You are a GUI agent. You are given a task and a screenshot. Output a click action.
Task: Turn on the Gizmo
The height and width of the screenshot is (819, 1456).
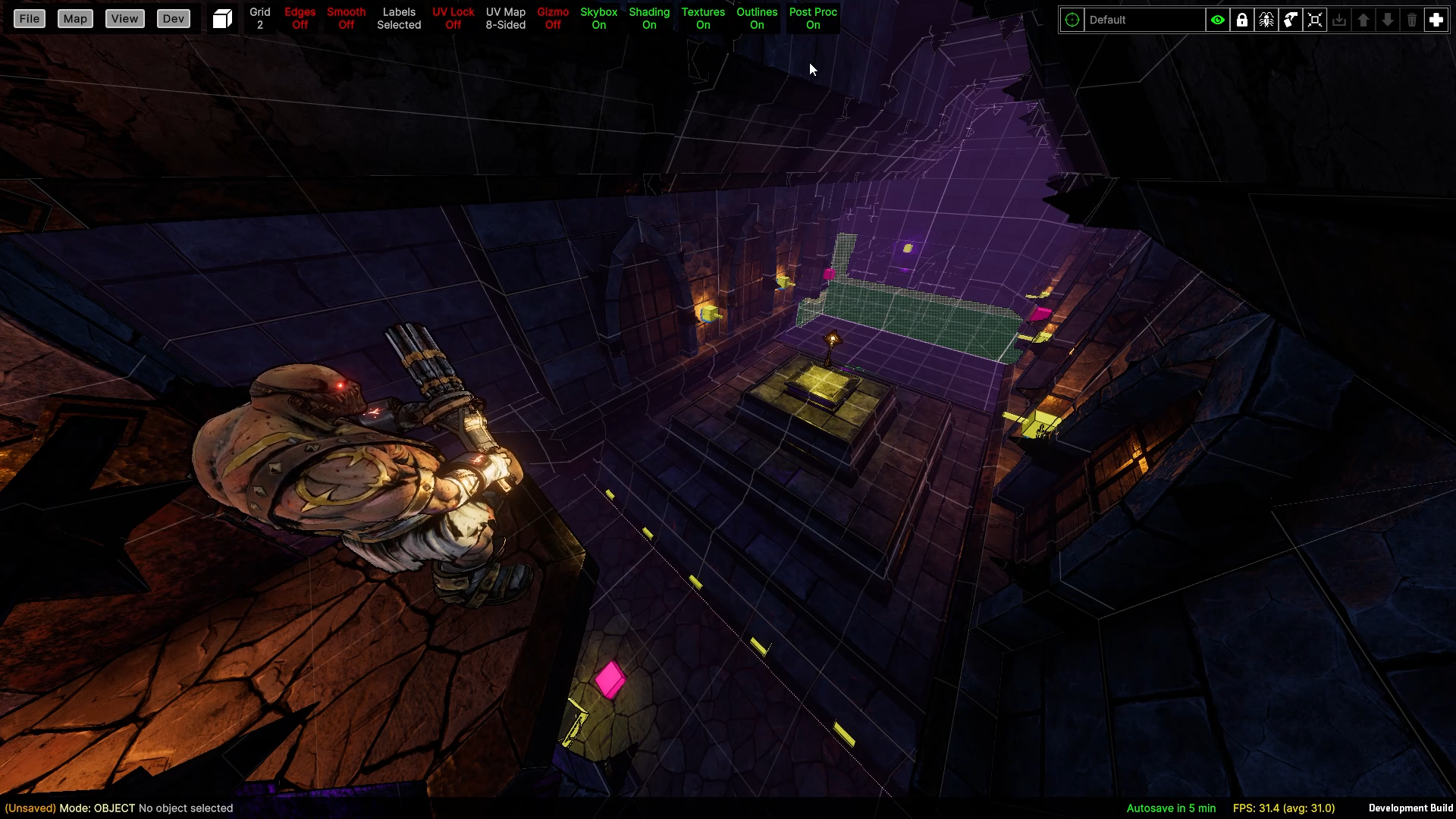(x=553, y=19)
